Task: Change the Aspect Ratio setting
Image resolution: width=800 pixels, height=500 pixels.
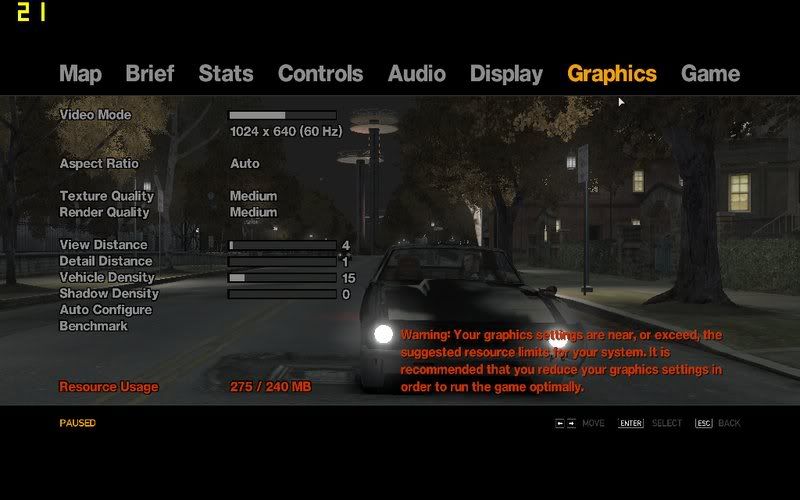Action: (x=245, y=164)
